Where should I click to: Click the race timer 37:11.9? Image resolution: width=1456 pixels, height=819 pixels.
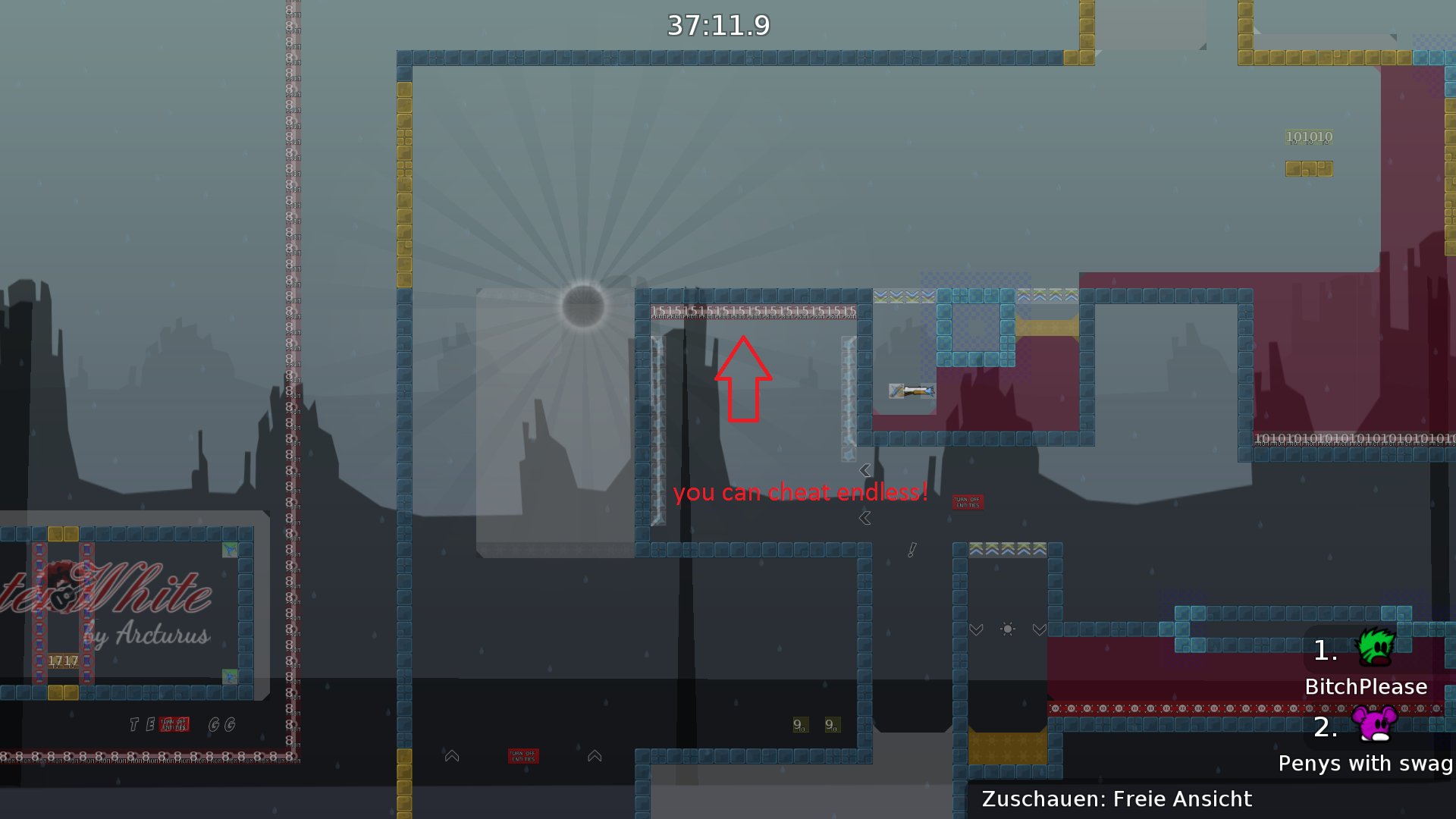(x=717, y=25)
